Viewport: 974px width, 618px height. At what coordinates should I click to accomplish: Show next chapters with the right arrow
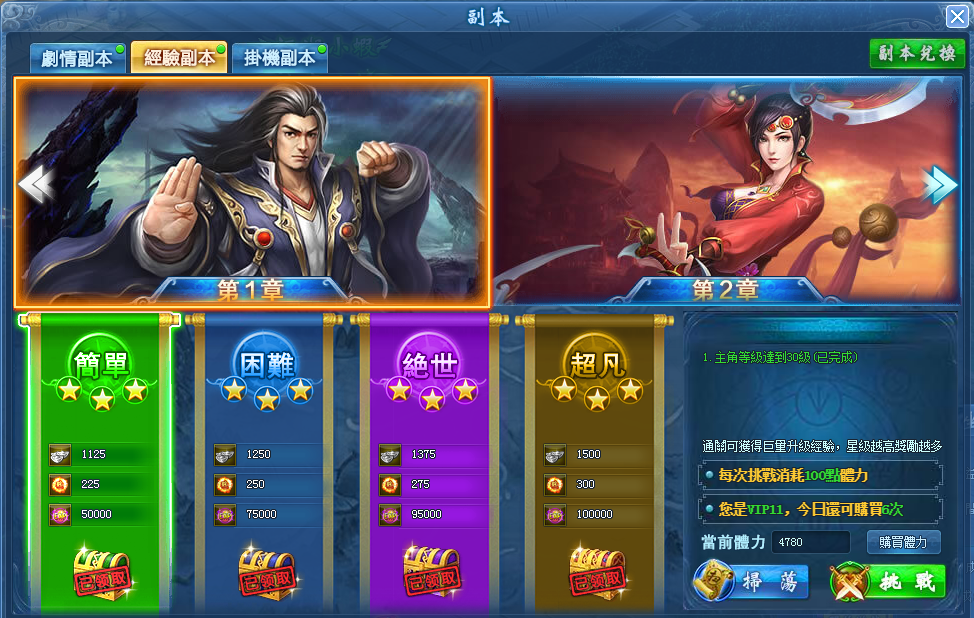pos(941,185)
